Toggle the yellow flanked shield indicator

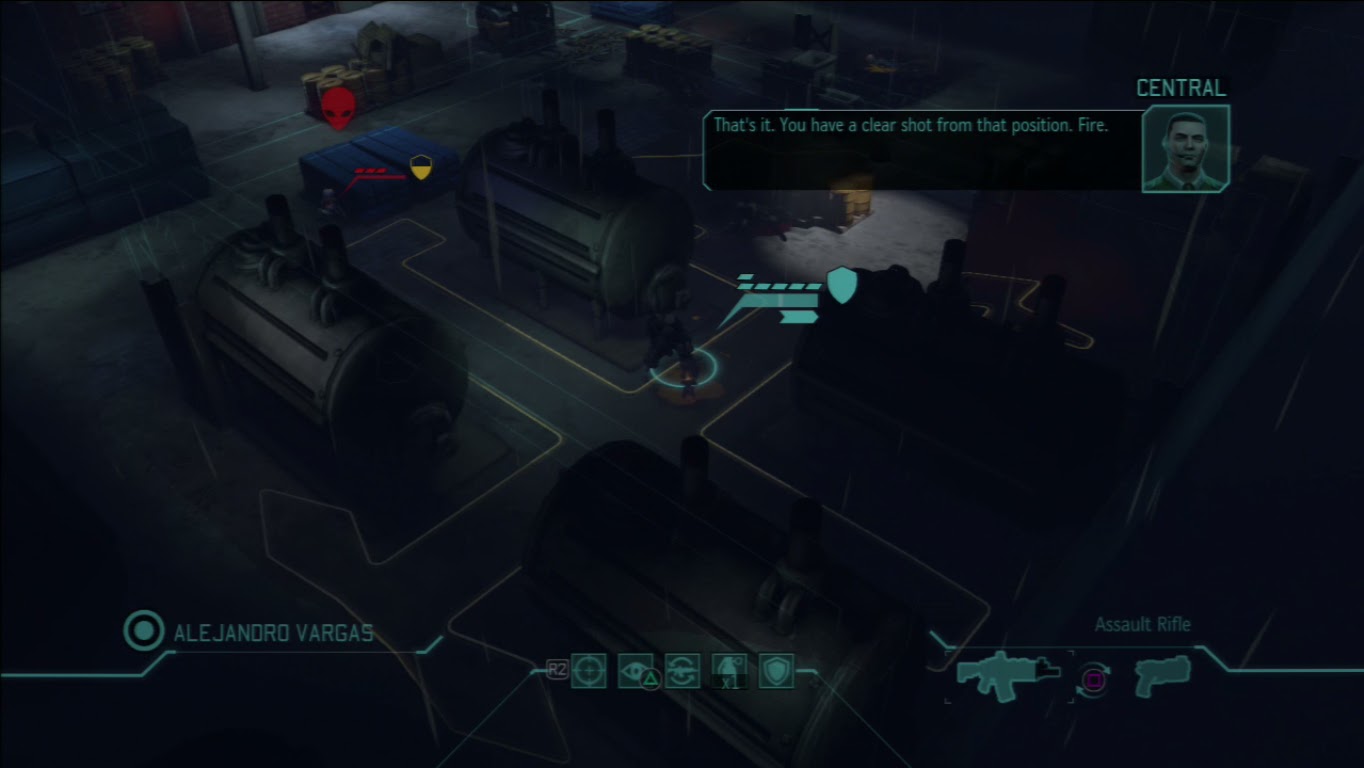tap(419, 167)
